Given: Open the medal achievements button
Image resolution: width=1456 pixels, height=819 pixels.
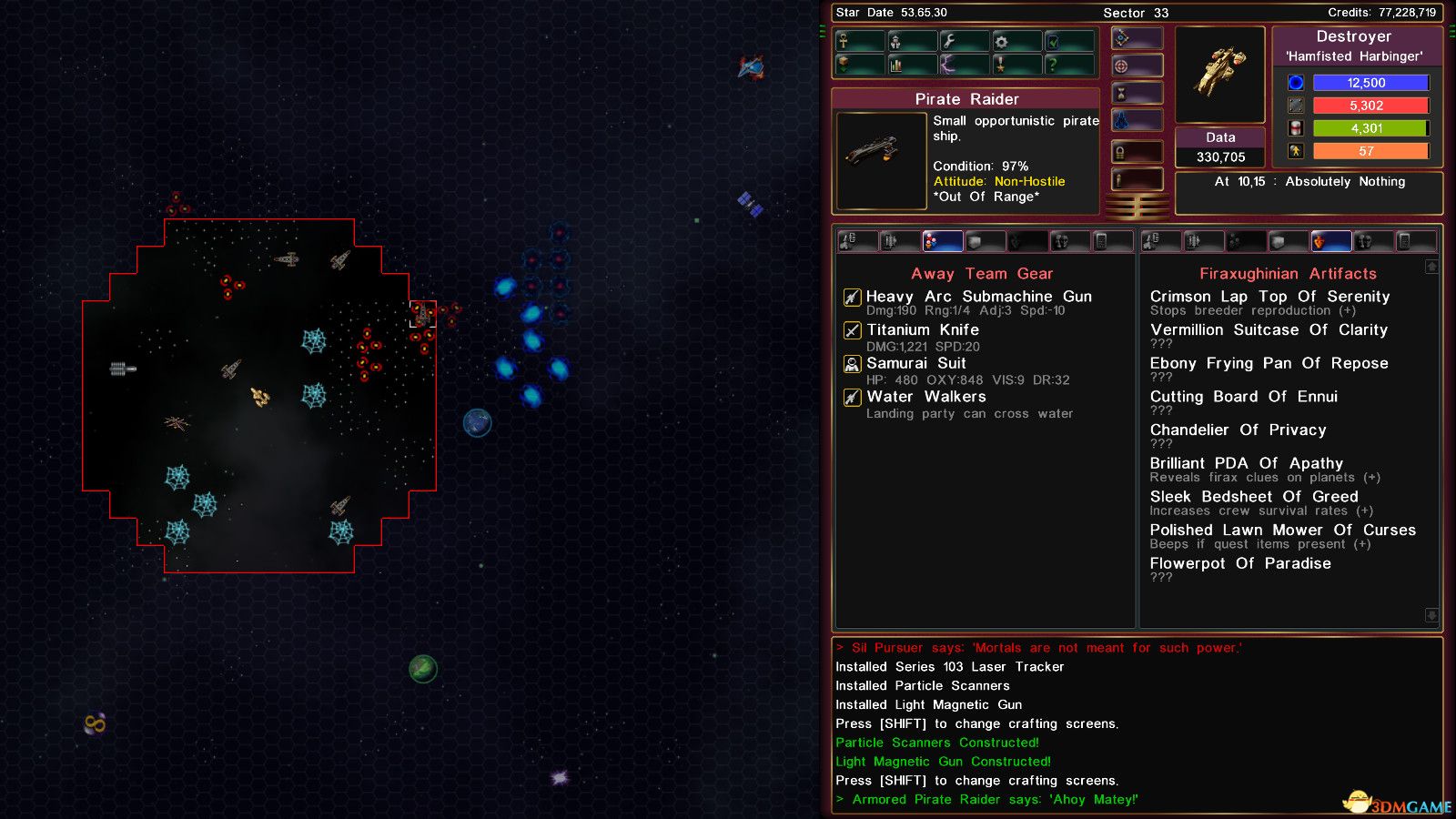Looking at the screenshot, I should [x=1017, y=65].
